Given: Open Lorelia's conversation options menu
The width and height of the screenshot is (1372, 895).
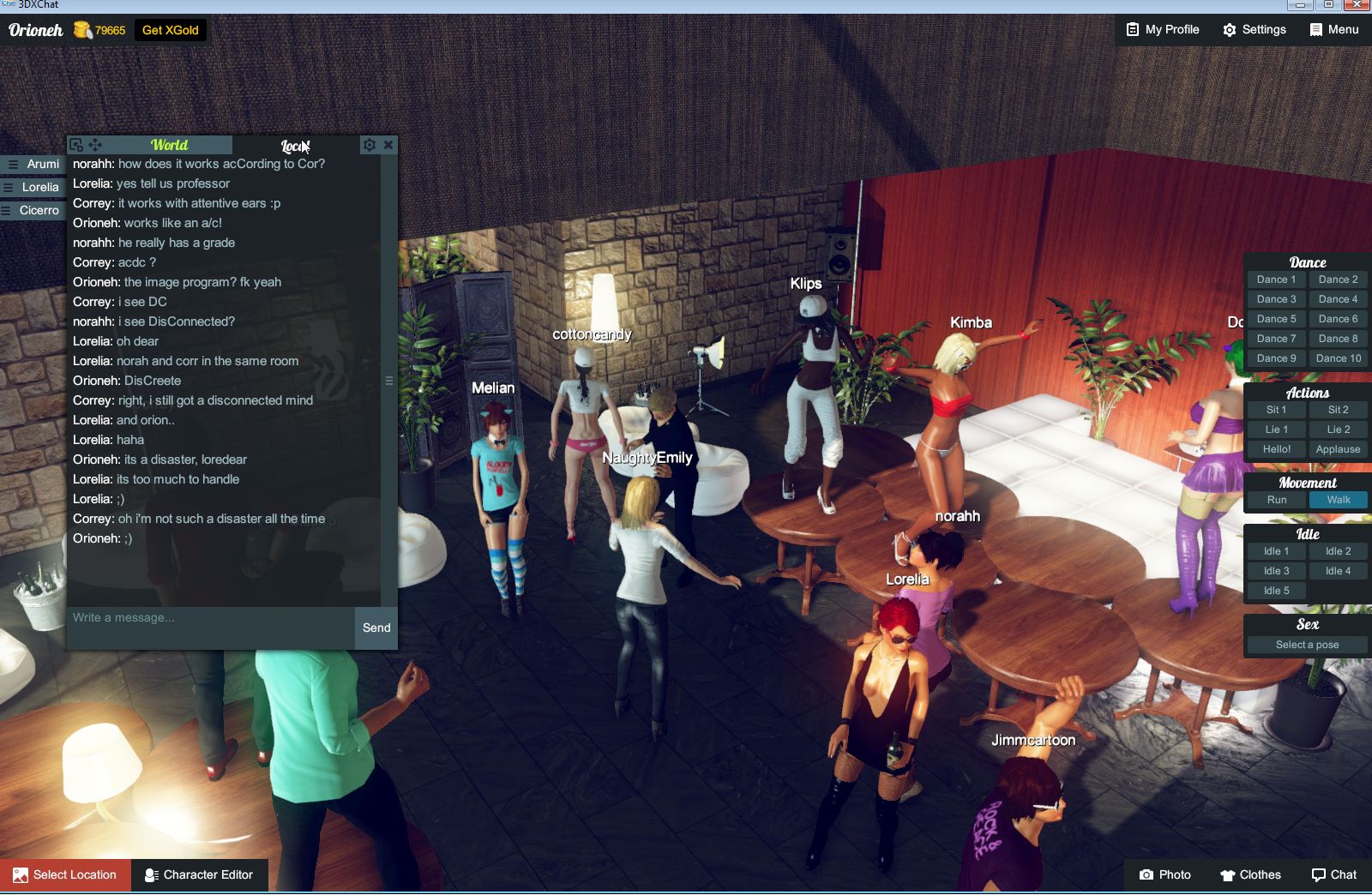Looking at the screenshot, I should click(x=9, y=187).
